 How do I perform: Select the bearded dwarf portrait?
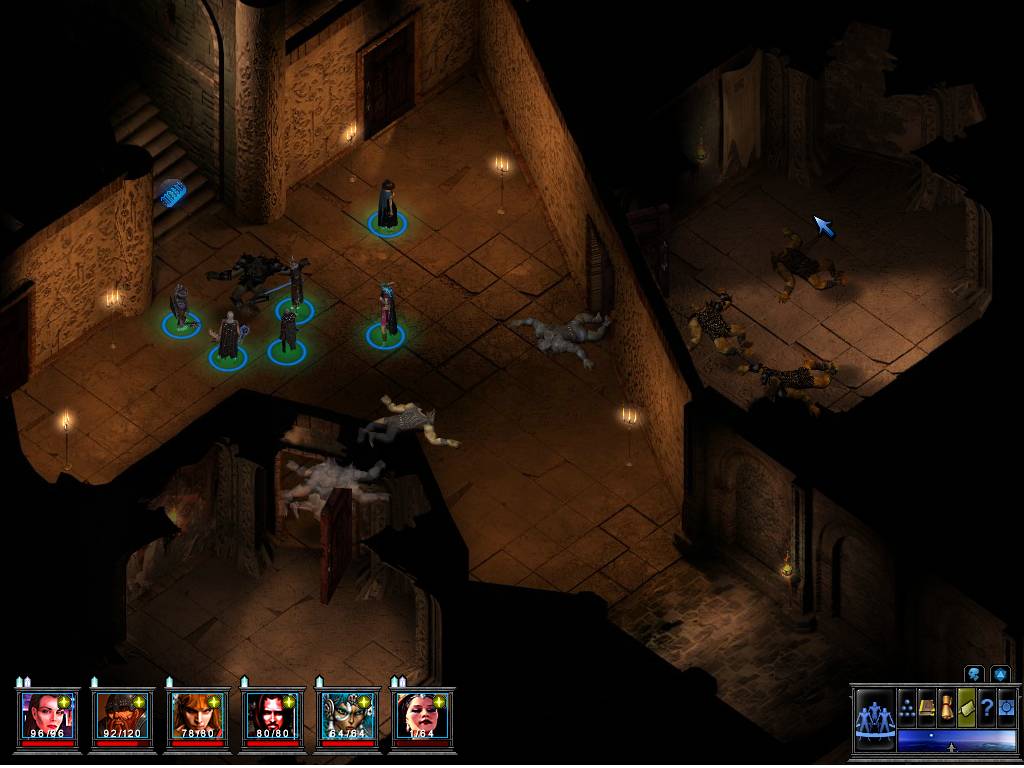click(x=121, y=714)
